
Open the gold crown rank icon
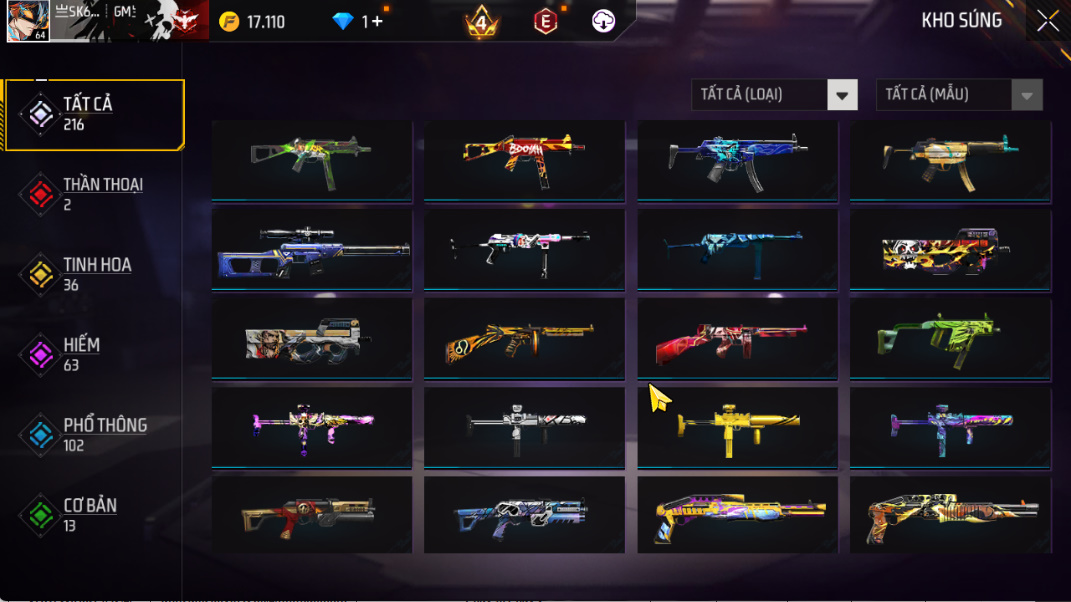pos(481,21)
